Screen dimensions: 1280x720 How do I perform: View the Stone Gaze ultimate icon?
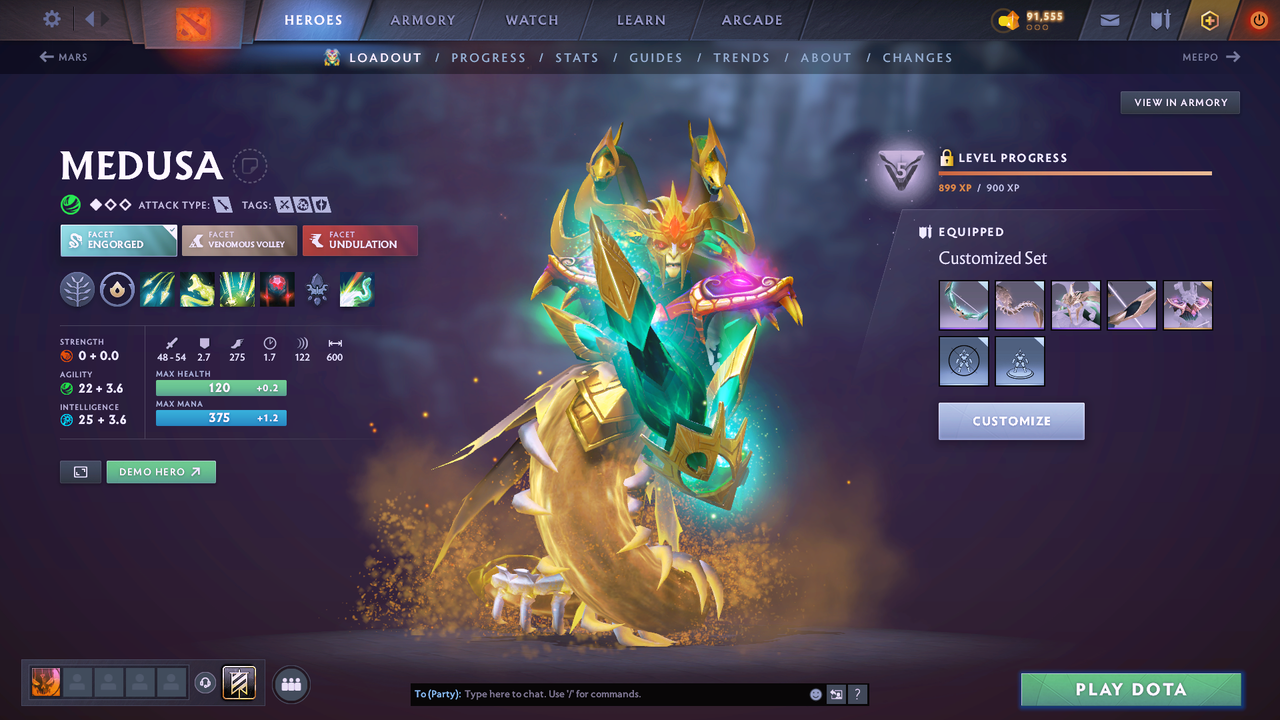pos(277,290)
